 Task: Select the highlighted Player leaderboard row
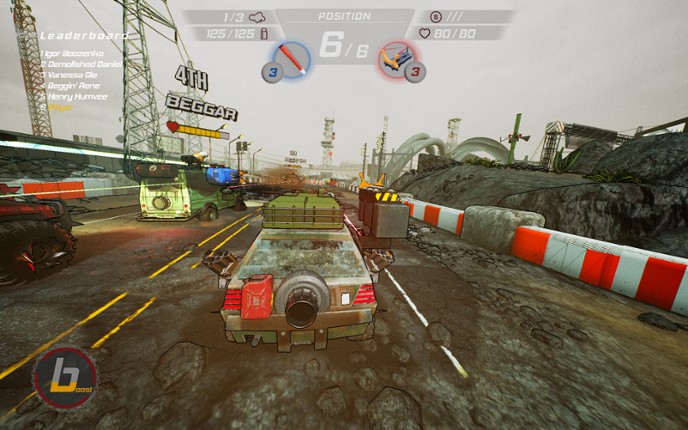(60, 108)
